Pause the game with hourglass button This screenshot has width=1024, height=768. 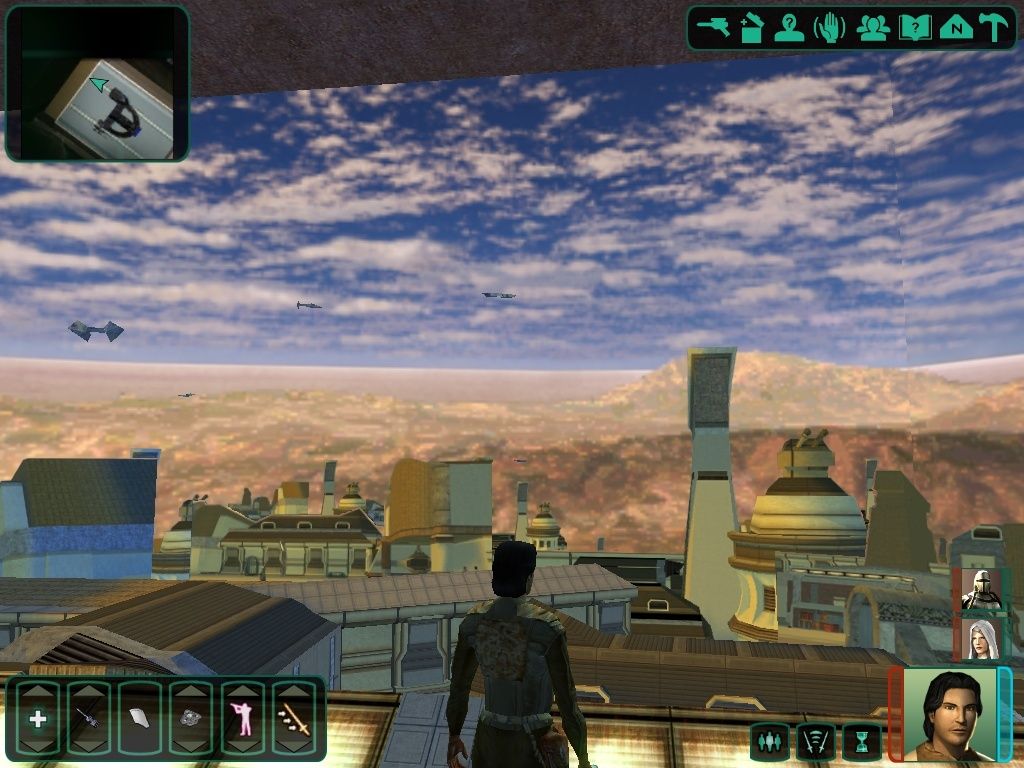tap(861, 742)
